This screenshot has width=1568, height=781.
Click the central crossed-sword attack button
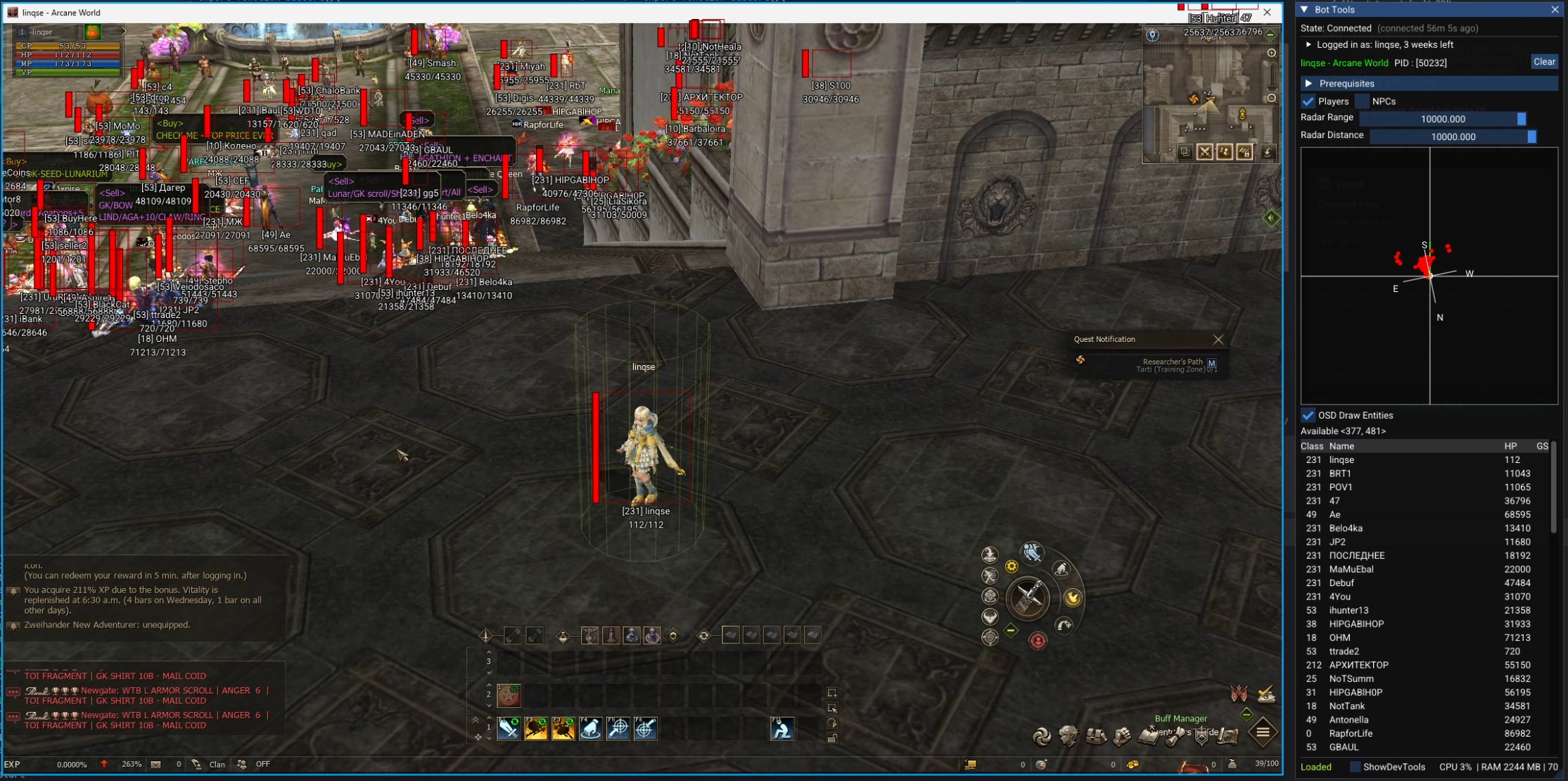[x=1028, y=598]
